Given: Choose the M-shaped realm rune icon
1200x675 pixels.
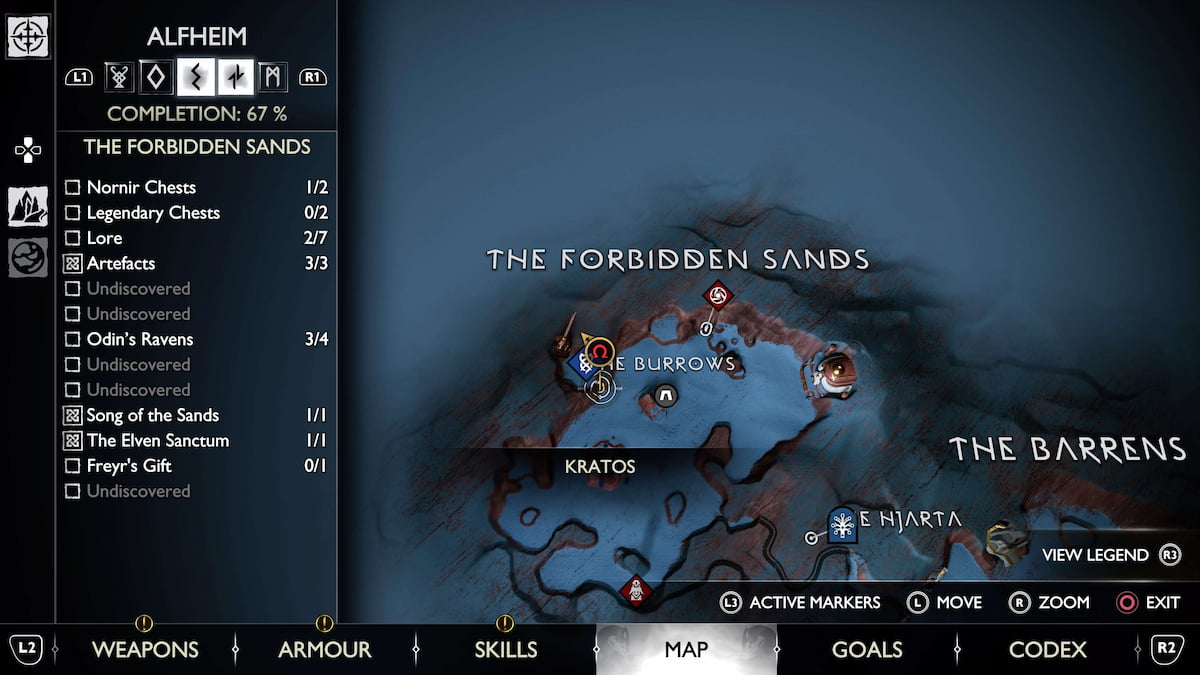Looking at the screenshot, I should pyautogui.click(x=272, y=76).
